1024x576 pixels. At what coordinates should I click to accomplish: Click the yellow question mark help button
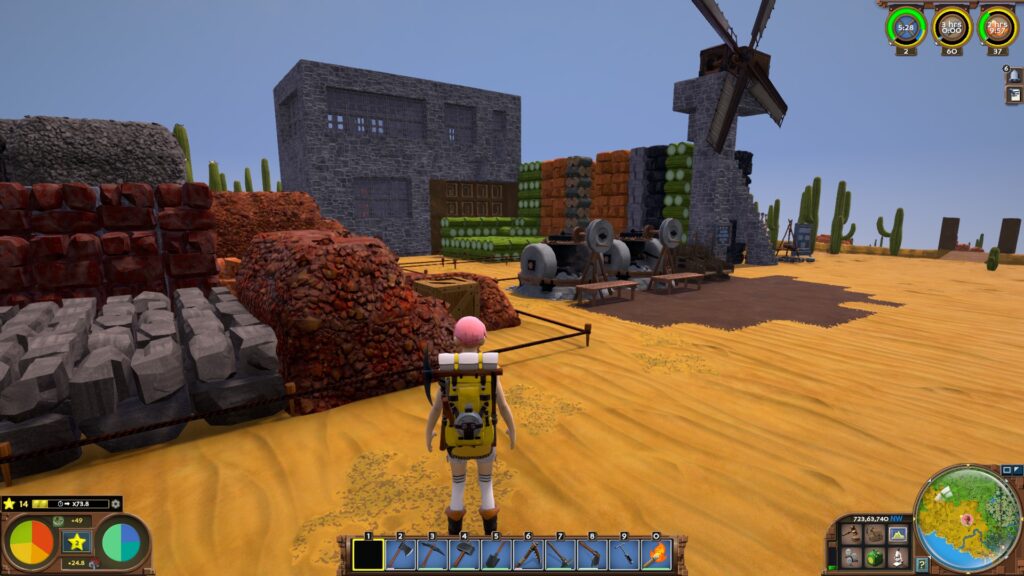coord(922,565)
